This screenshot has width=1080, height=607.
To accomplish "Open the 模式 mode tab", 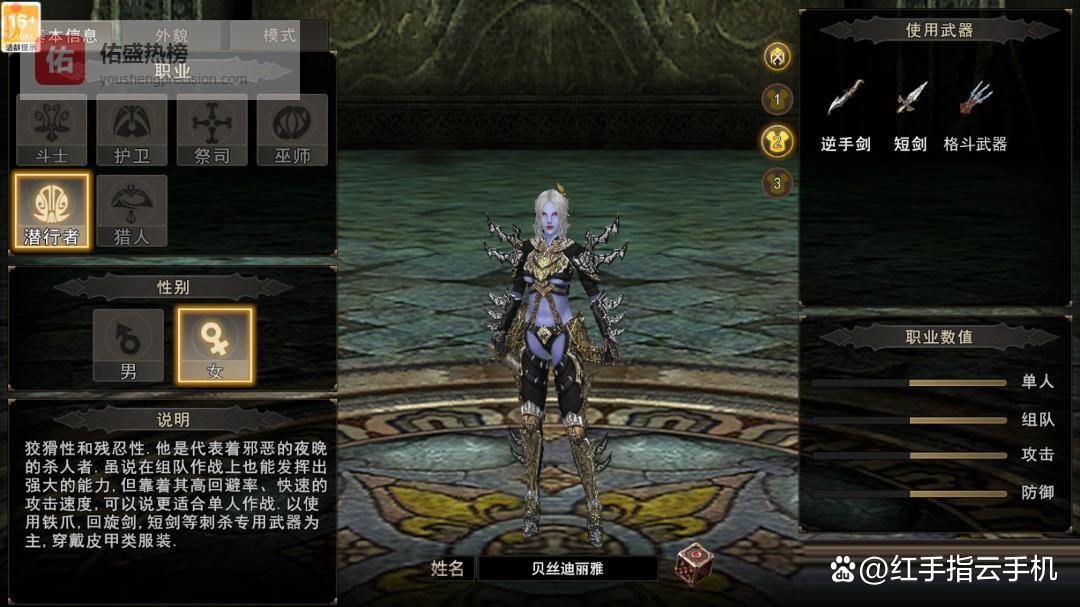I will (x=279, y=35).
